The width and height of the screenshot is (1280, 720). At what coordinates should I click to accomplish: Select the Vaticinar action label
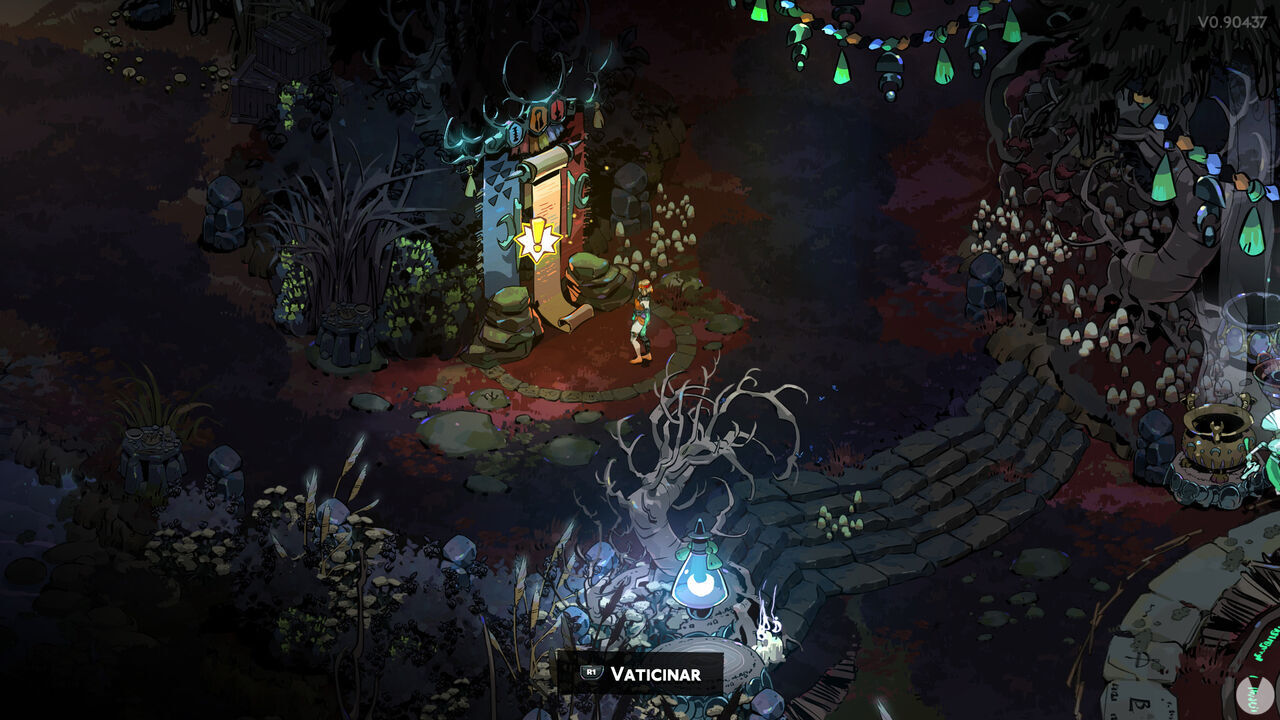[655, 674]
